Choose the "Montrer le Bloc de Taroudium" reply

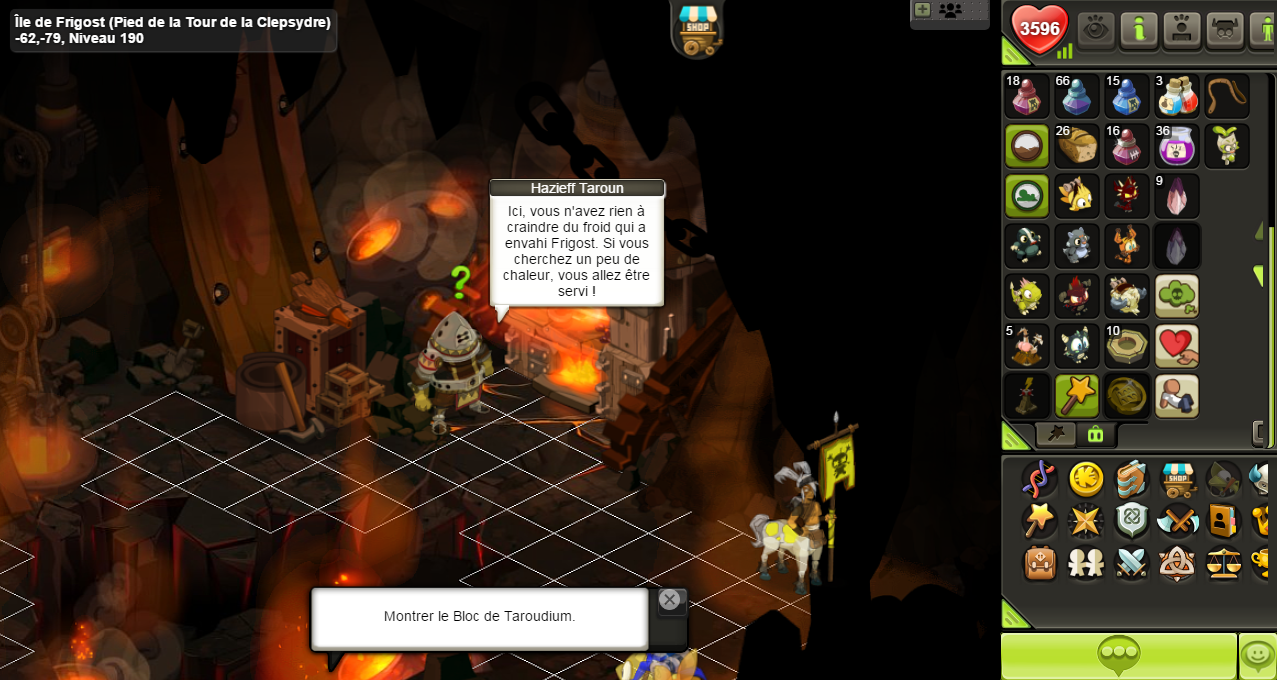[479, 616]
